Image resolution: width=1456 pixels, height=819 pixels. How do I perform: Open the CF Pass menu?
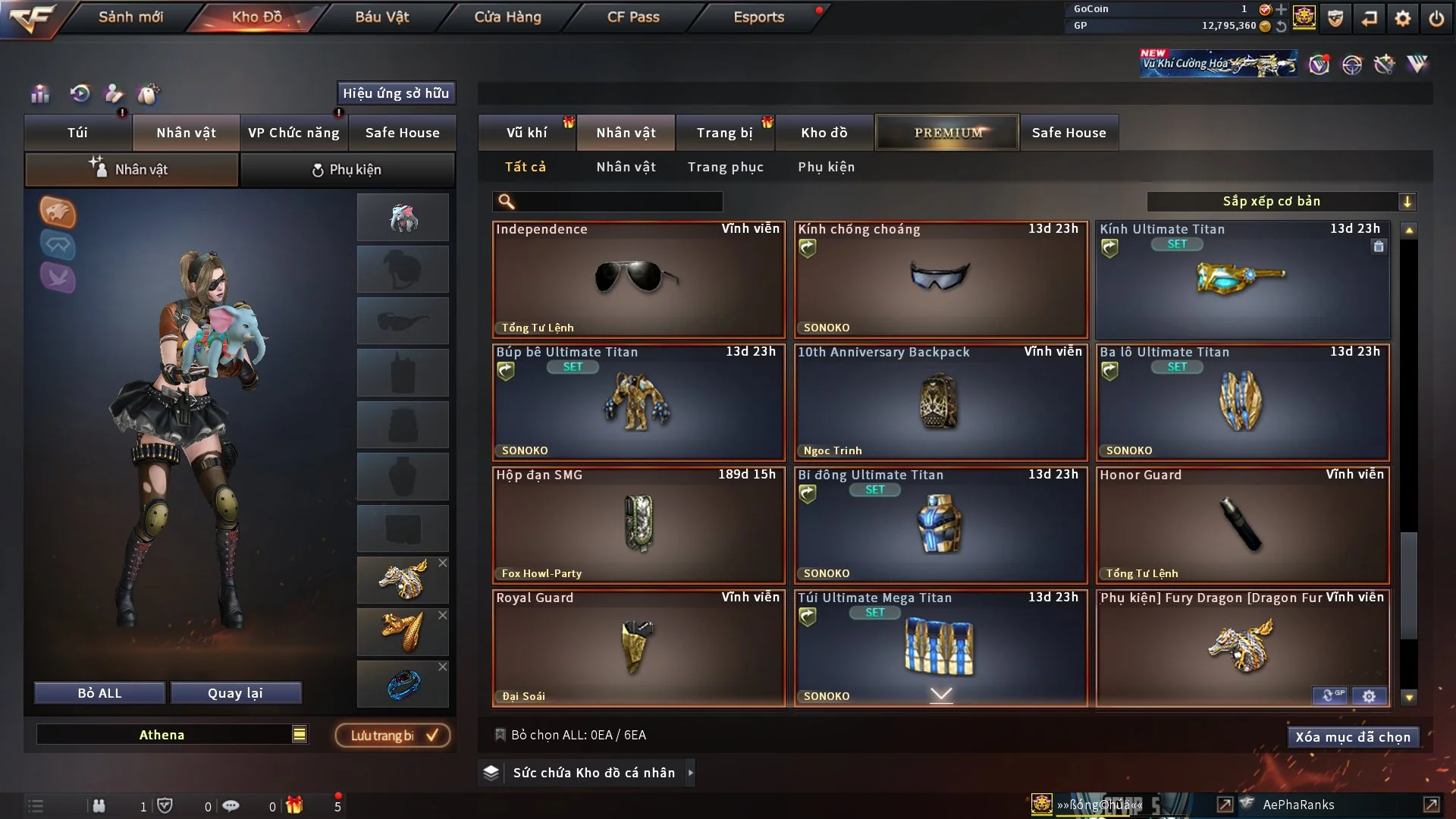pos(633,17)
